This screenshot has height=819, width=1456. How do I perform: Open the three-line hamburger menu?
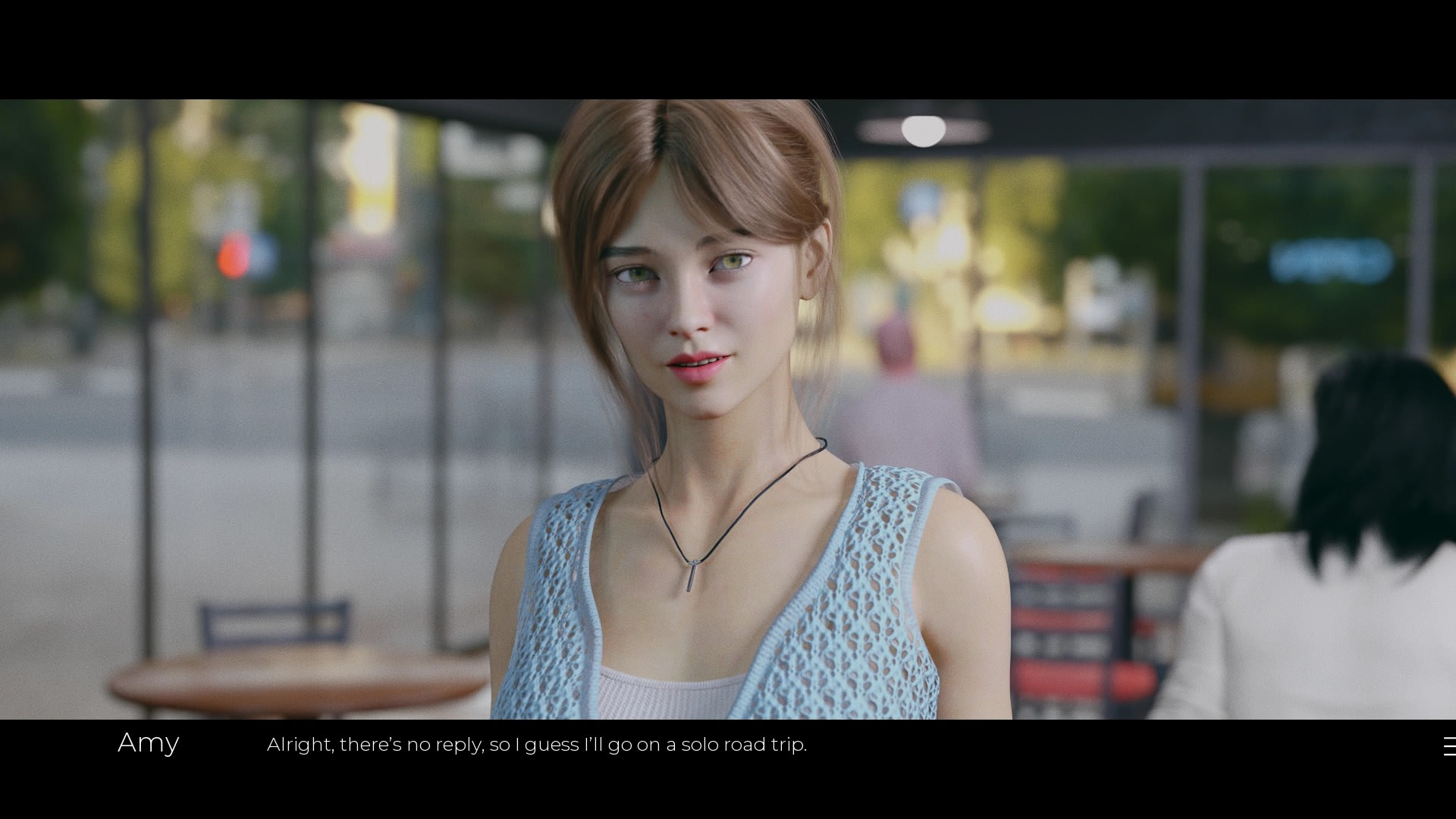(1449, 747)
